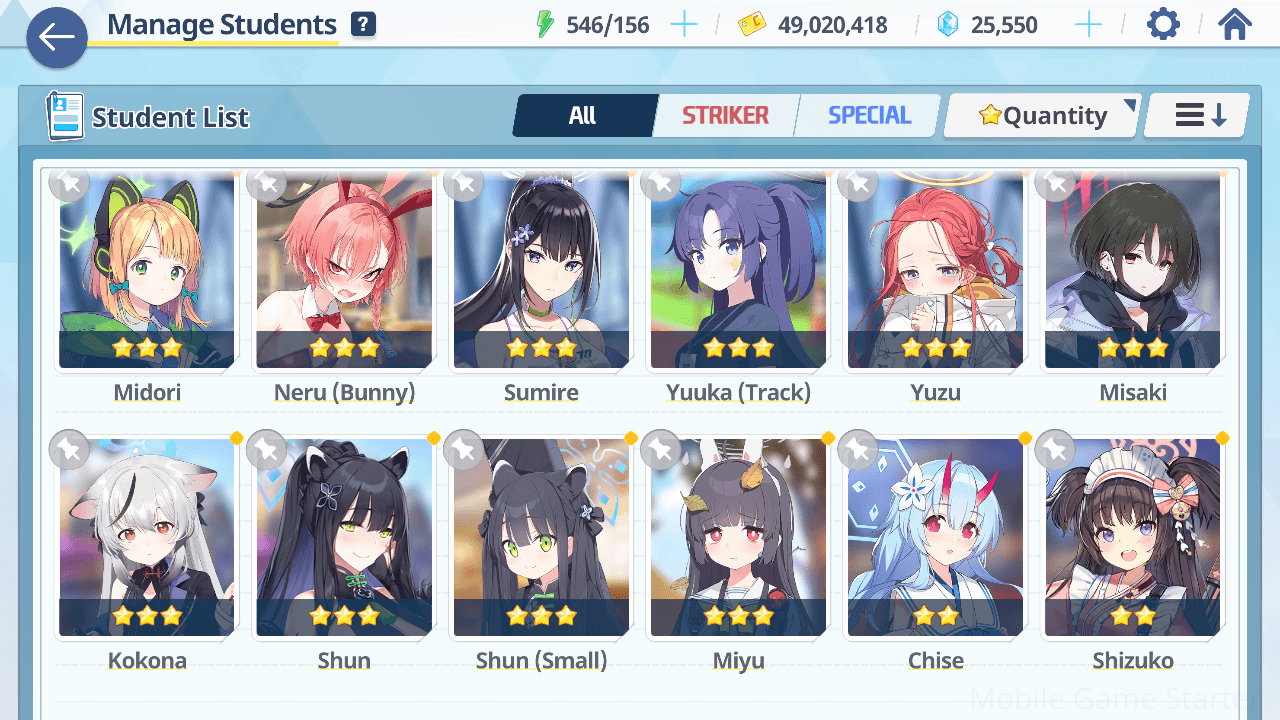Open the Manage Students help icon
This screenshot has width=1280, height=720.
coord(364,25)
